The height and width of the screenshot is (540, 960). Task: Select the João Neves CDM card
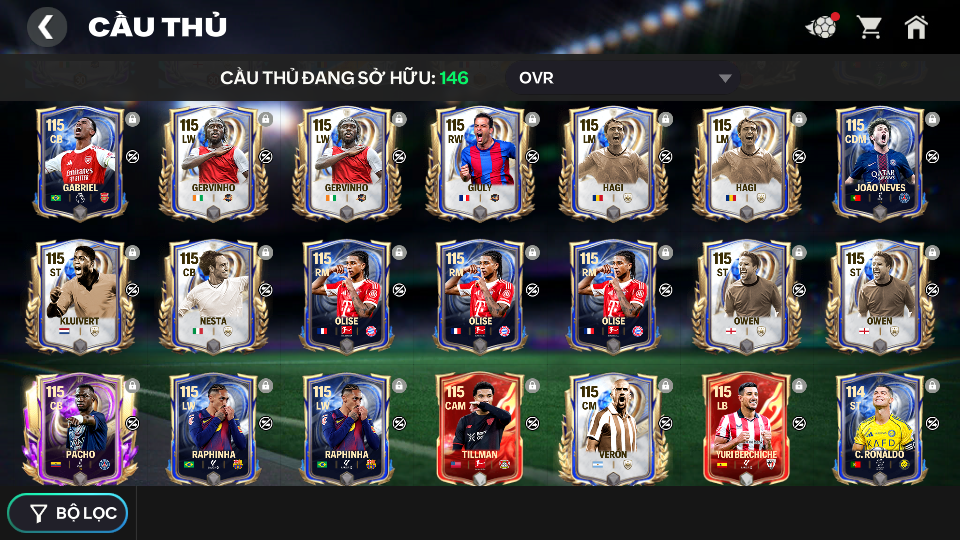[879, 160]
